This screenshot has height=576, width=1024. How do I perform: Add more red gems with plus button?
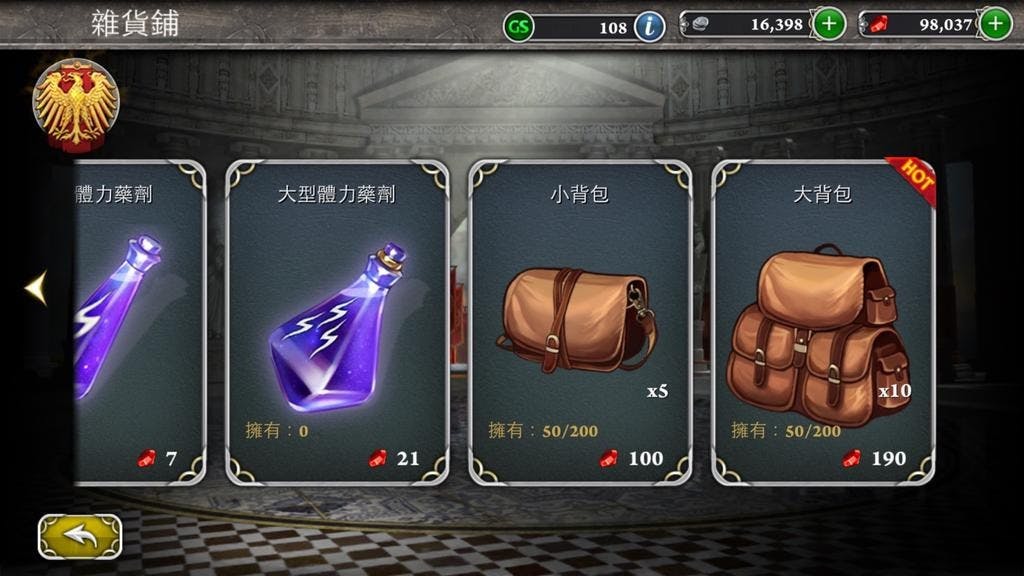pyautogui.click(x=994, y=24)
